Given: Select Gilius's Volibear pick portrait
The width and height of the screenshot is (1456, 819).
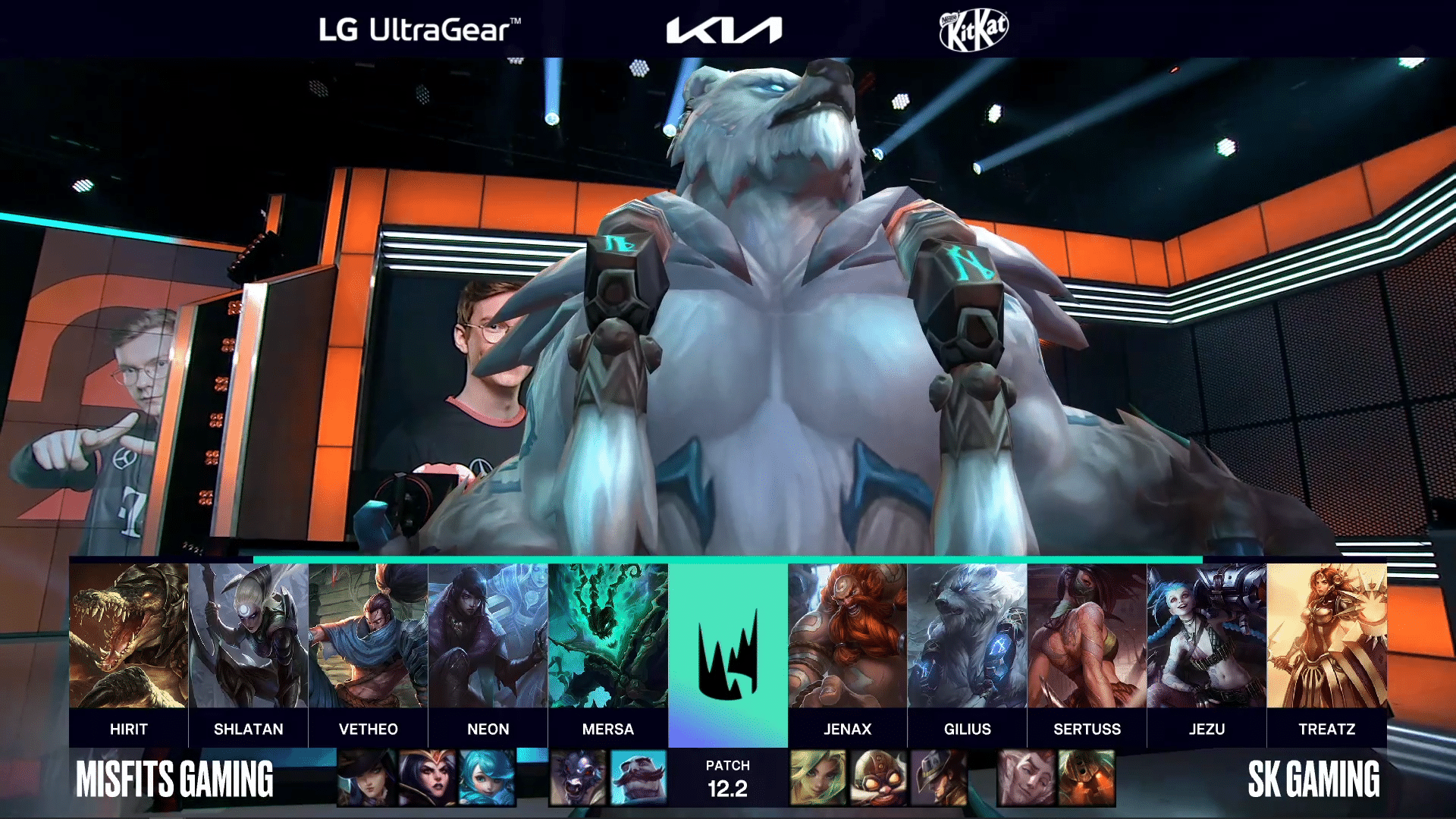Looking at the screenshot, I should point(967,635).
